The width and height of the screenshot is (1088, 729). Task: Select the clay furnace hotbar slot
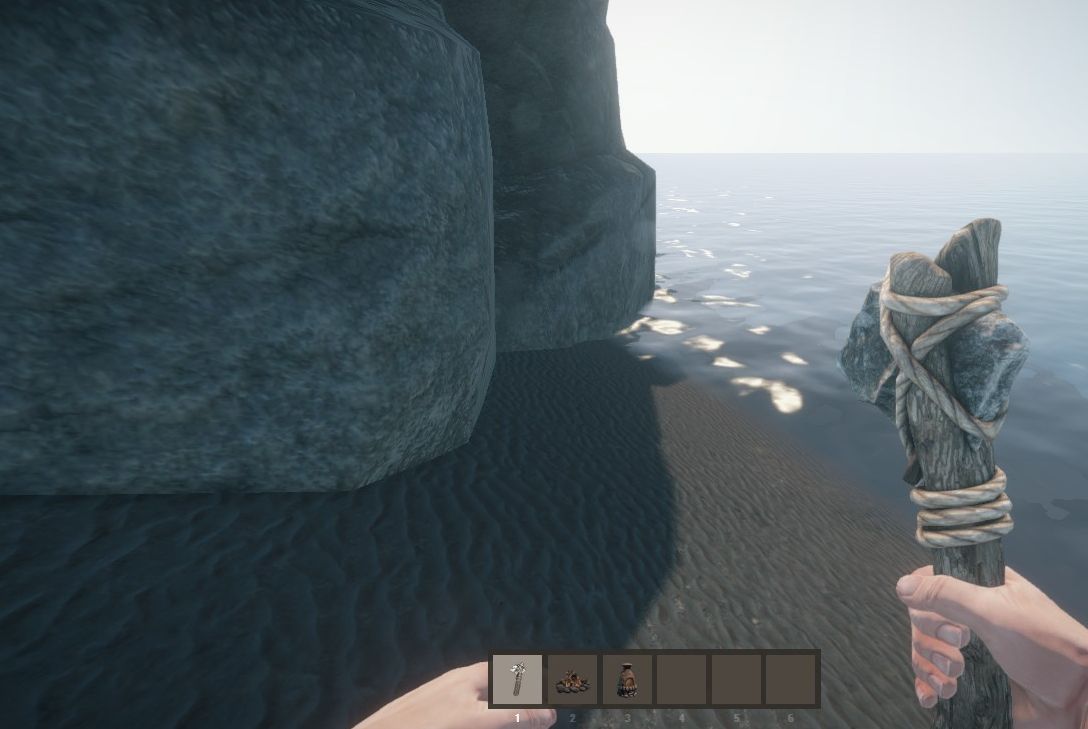pos(627,679)
